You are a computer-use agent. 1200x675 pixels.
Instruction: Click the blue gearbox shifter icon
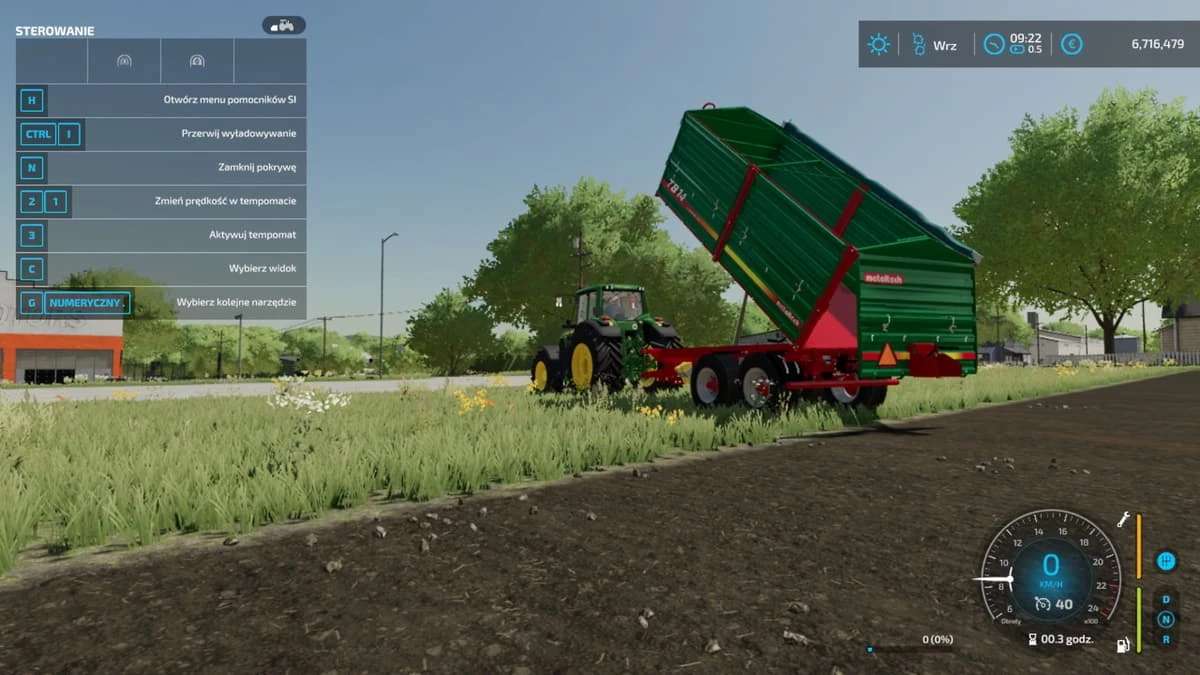[x=1166, y=561]
